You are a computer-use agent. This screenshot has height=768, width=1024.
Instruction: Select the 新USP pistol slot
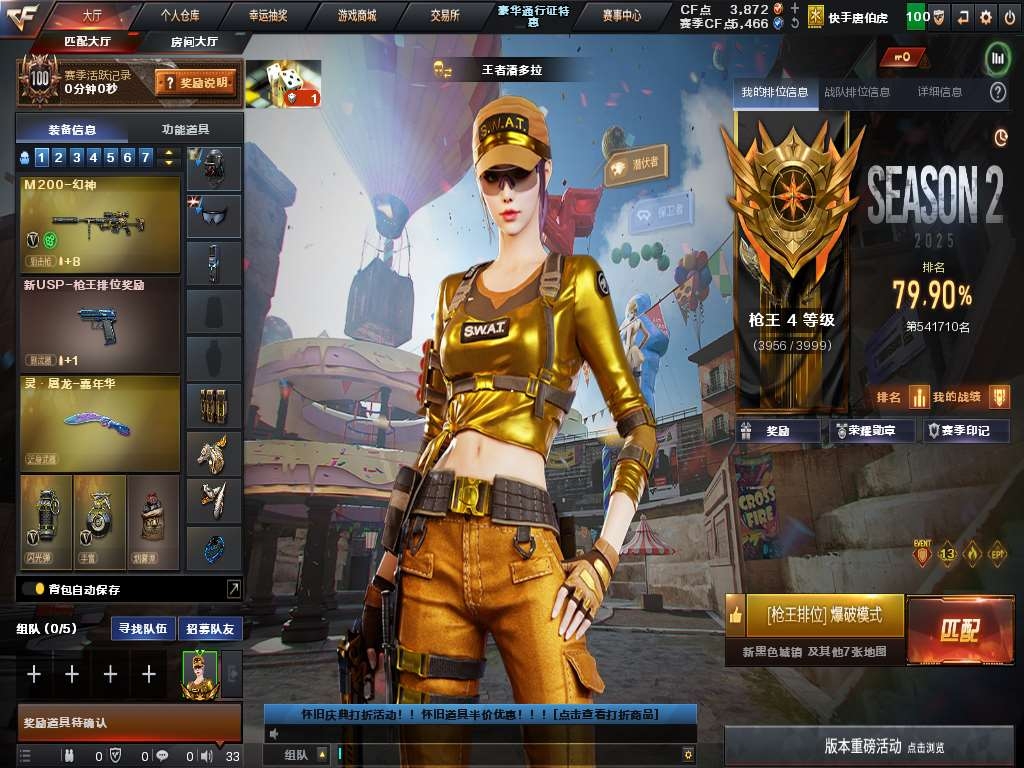point(100,323)
